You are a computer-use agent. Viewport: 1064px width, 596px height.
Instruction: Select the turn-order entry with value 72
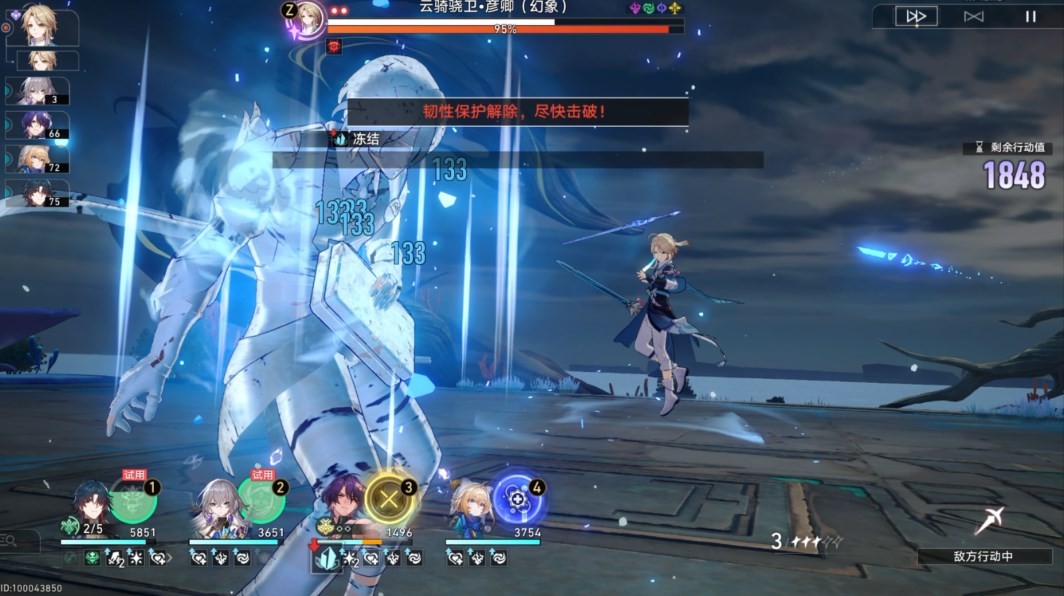[38, 159]
